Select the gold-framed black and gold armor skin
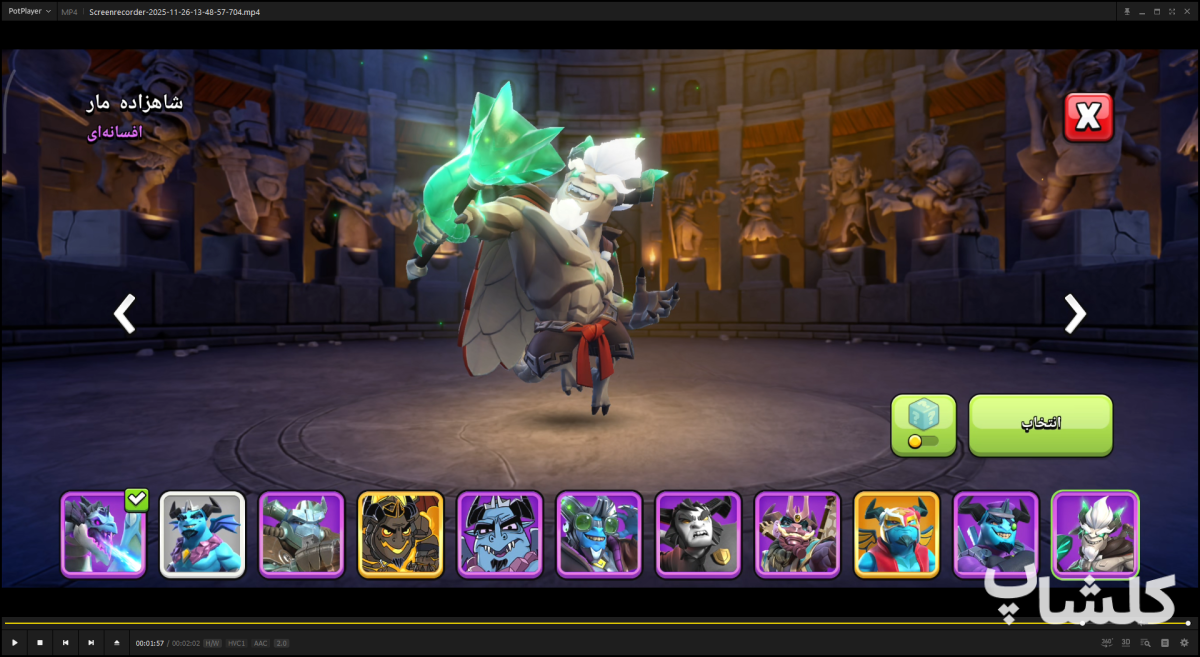The height and width of the screenshot is (657, 1200). pos(400,534)
